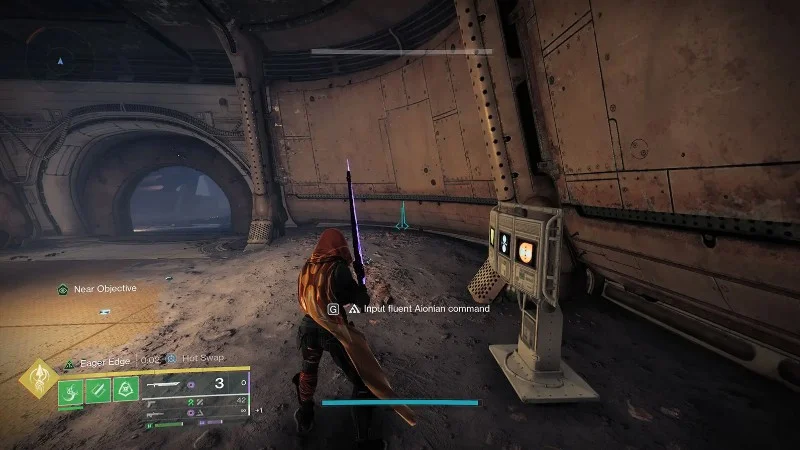Click the Near Objective tracker icon
Viewport: 800px width, 450px height.
coord(62,289)
